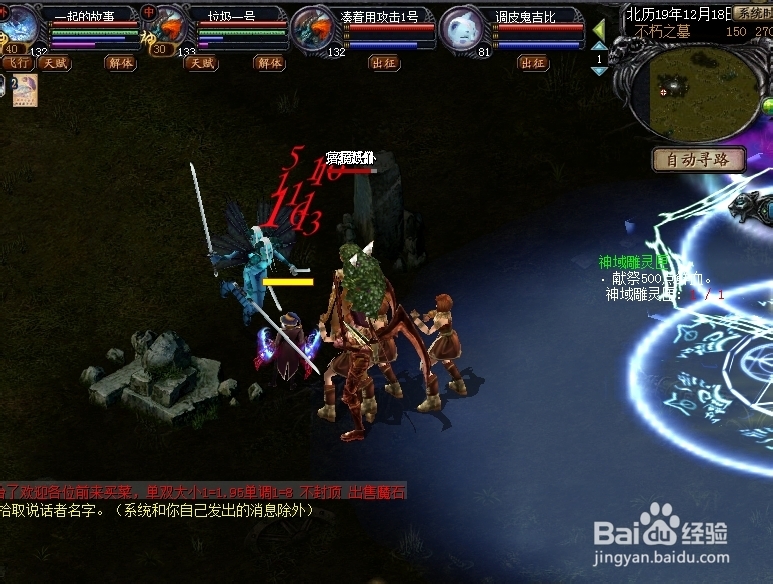Select the 凑着用攻击1号 pet portrait
Screen dimensions: 773x584
click(x=313, y=27)
